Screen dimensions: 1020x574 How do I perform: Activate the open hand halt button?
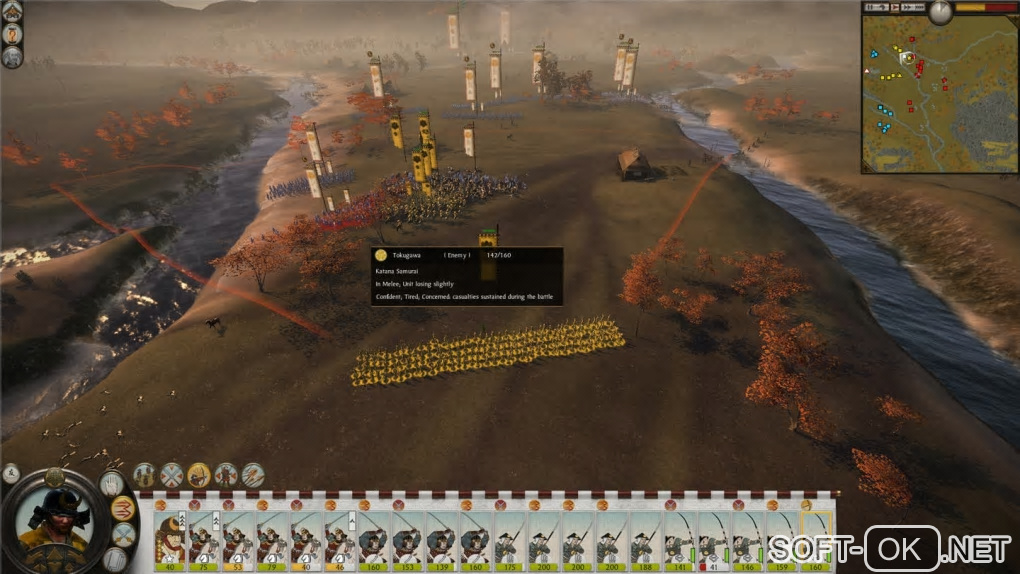click(112, 484)
